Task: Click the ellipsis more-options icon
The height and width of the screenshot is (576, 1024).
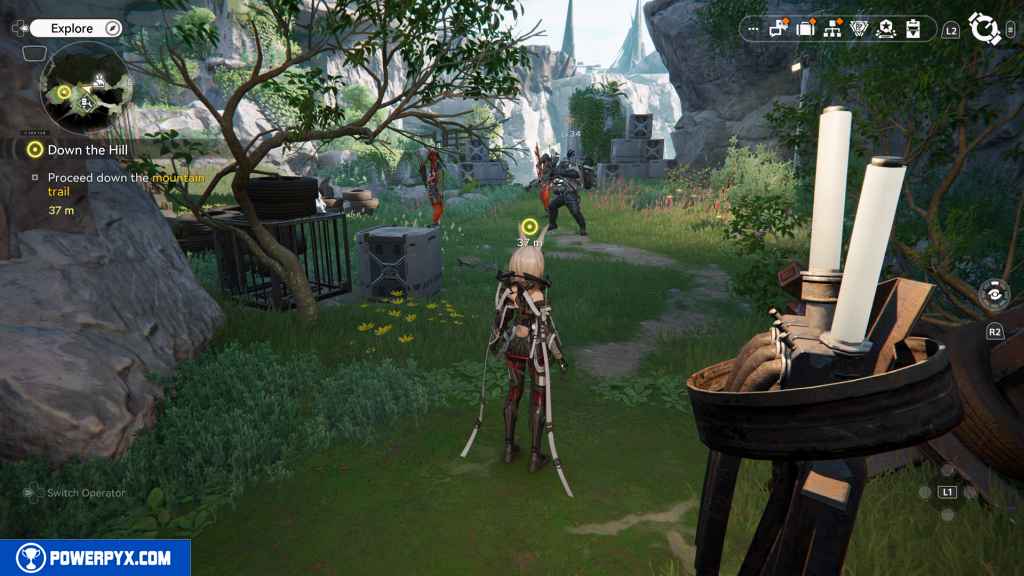Action: [753, 29]
